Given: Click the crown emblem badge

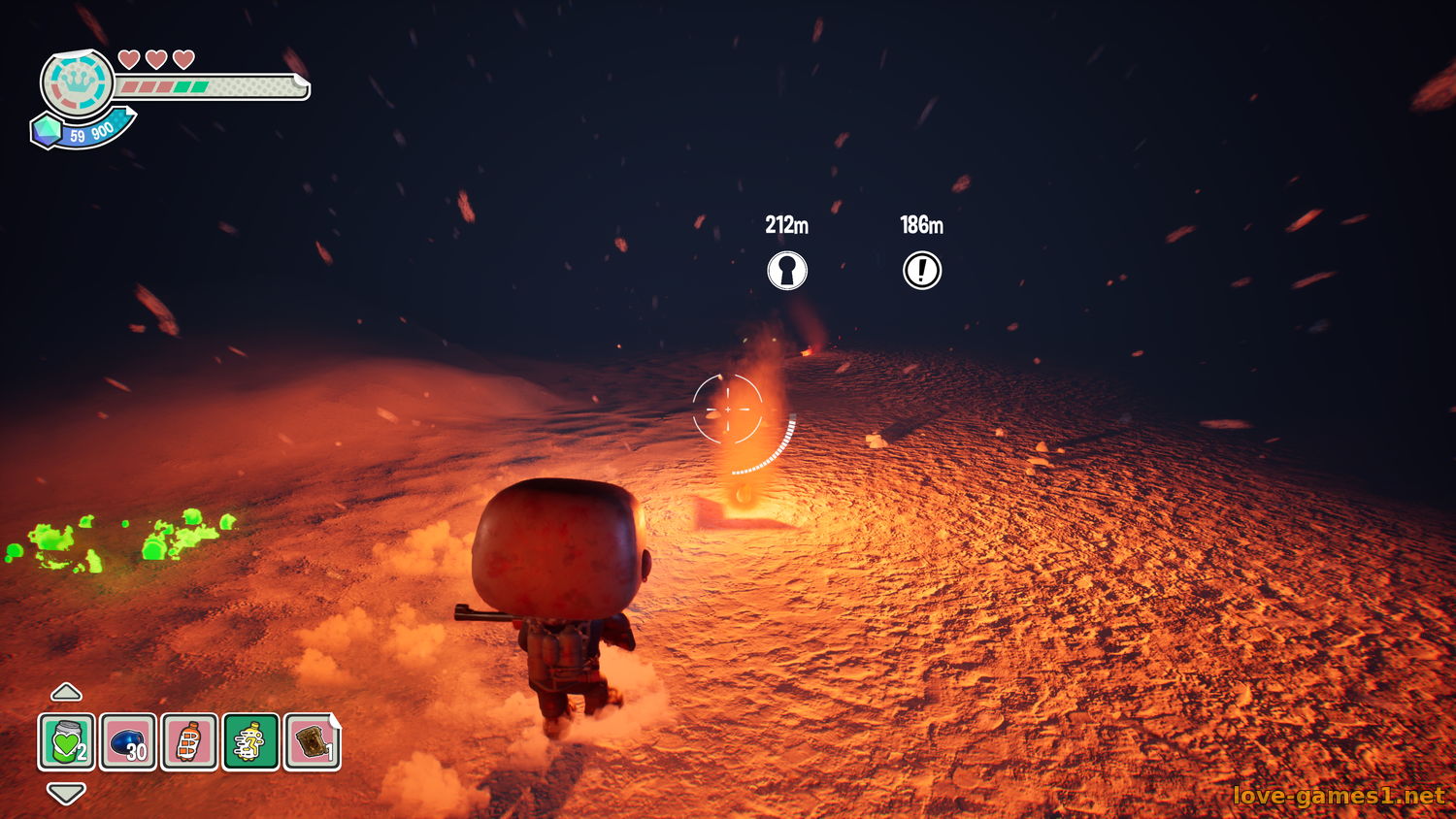Looking at the screenshot, I should [x=77, y=83].
